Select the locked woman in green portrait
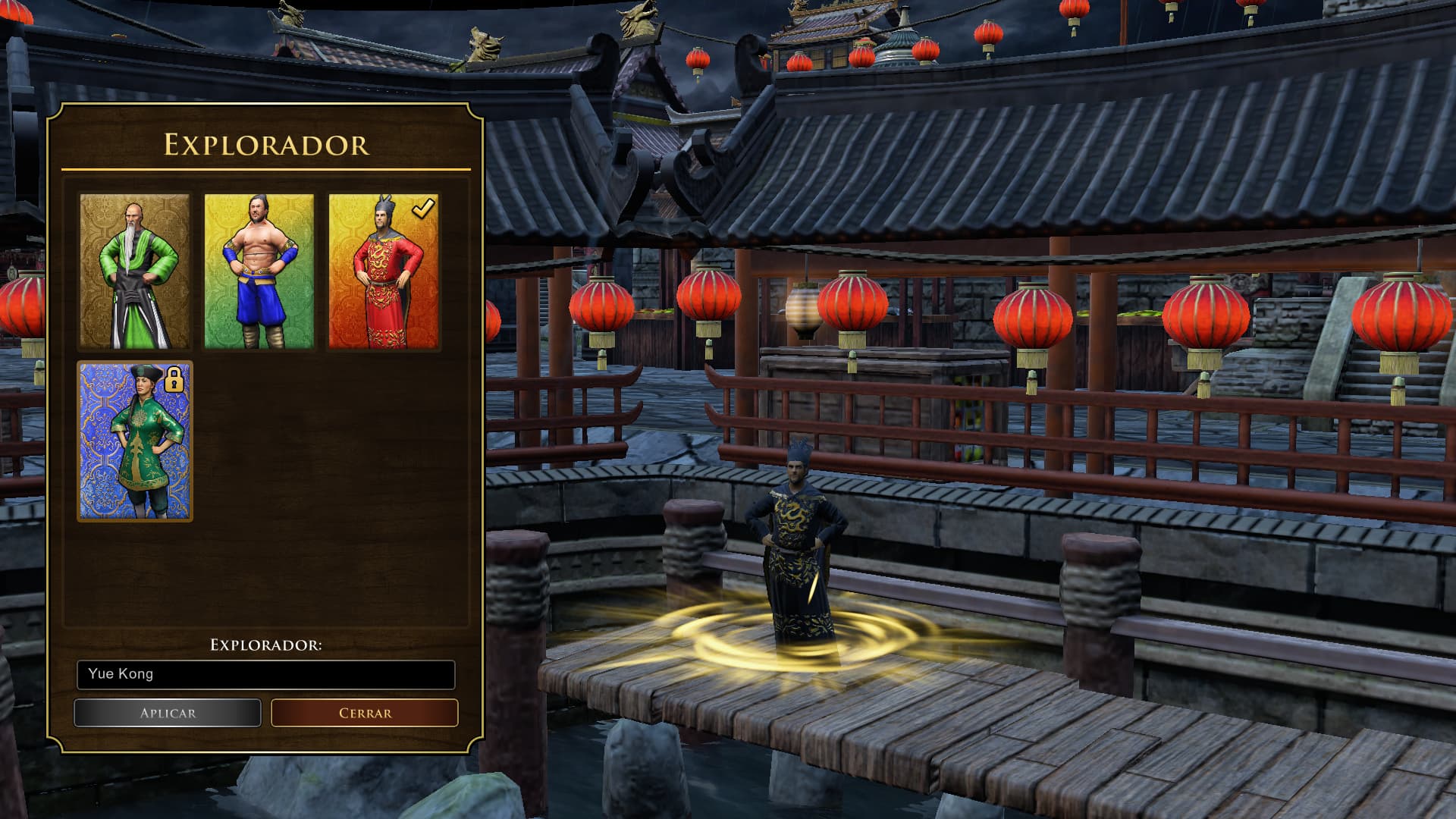The width and height of the screenshot is (1456, 819). pos(135,441)
